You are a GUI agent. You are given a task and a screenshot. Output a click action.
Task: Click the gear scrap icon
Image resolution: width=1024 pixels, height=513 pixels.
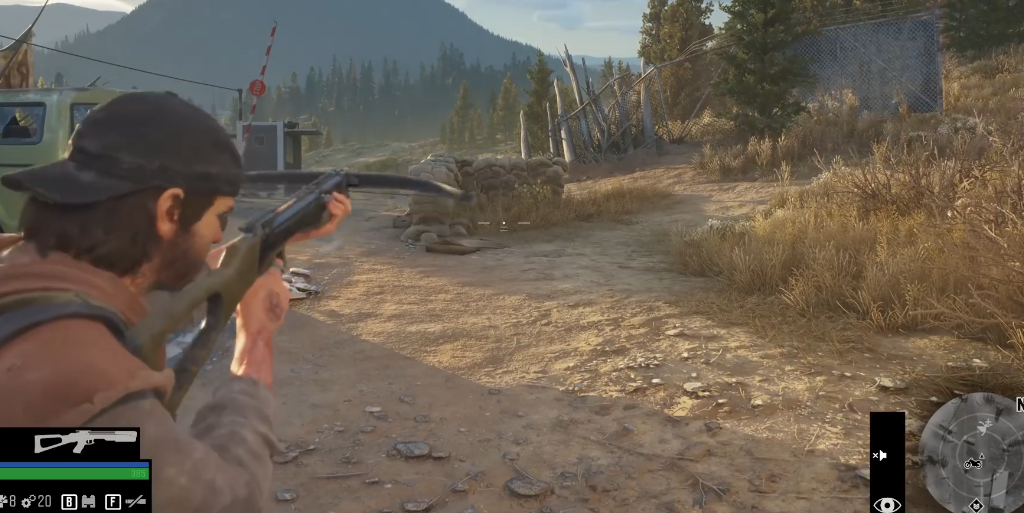[x=28, y=501]
